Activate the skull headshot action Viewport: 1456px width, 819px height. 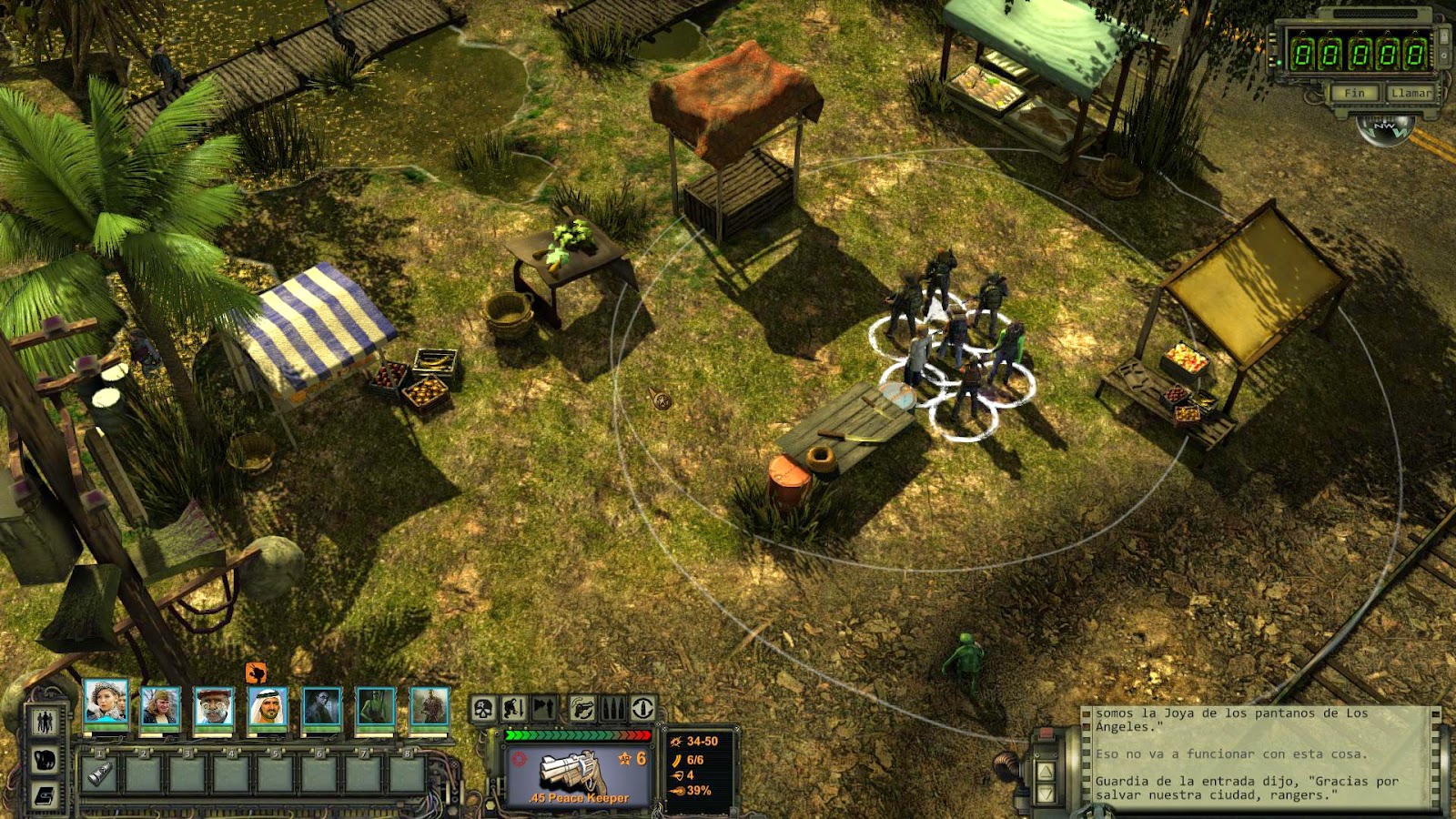[x=483, y=708]
